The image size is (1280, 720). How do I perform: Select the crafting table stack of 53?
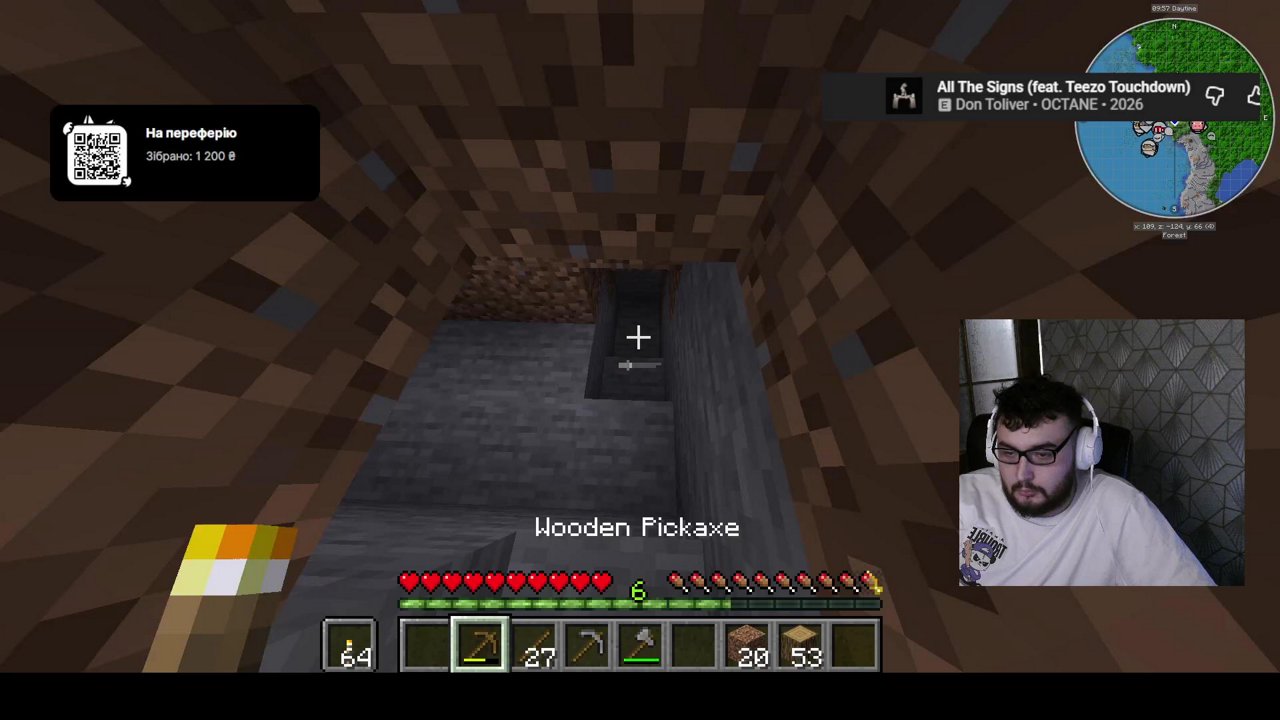coord(802,645)
